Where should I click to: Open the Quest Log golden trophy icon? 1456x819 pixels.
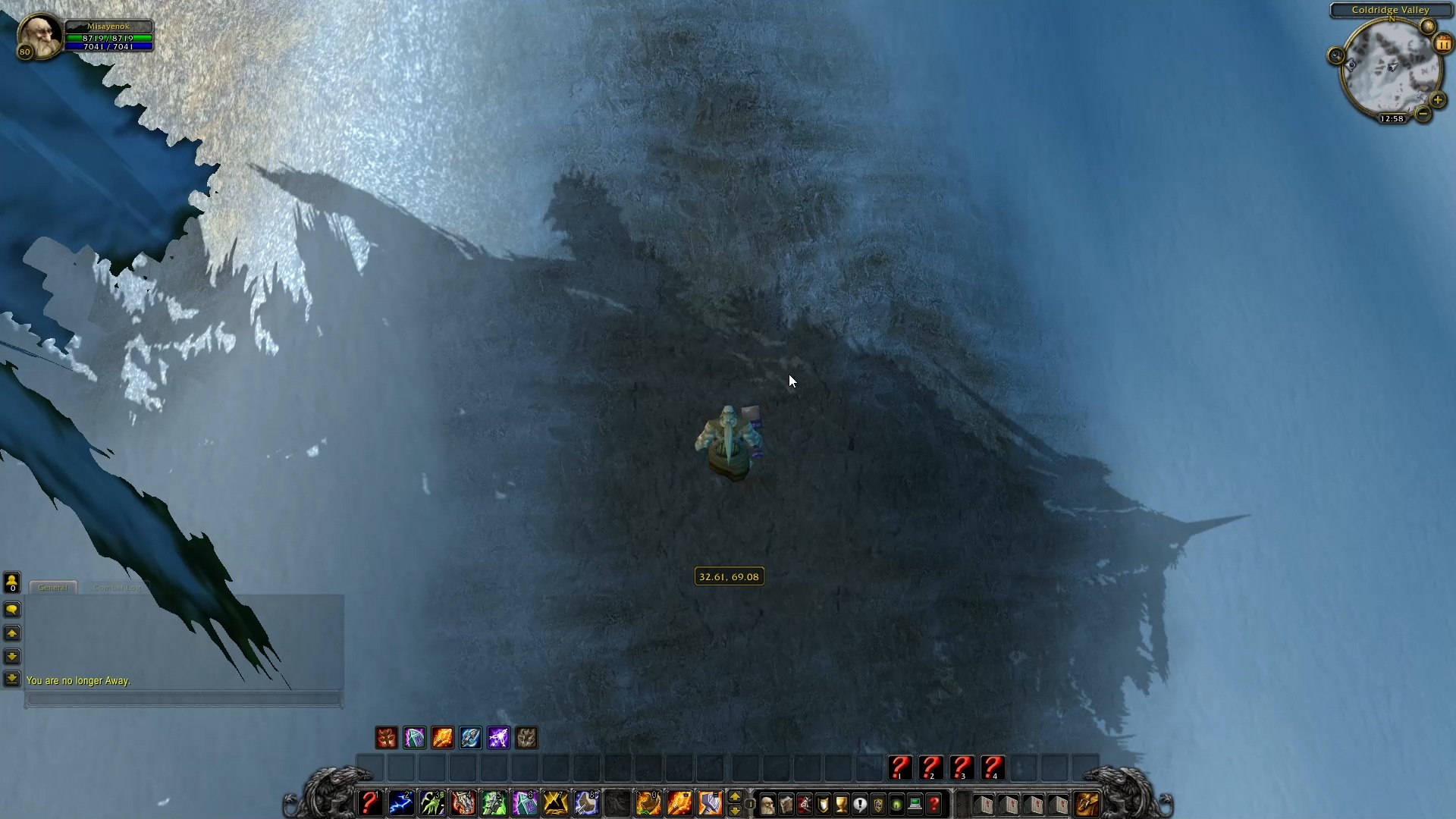pyautogui.click(x=841, y=805)
